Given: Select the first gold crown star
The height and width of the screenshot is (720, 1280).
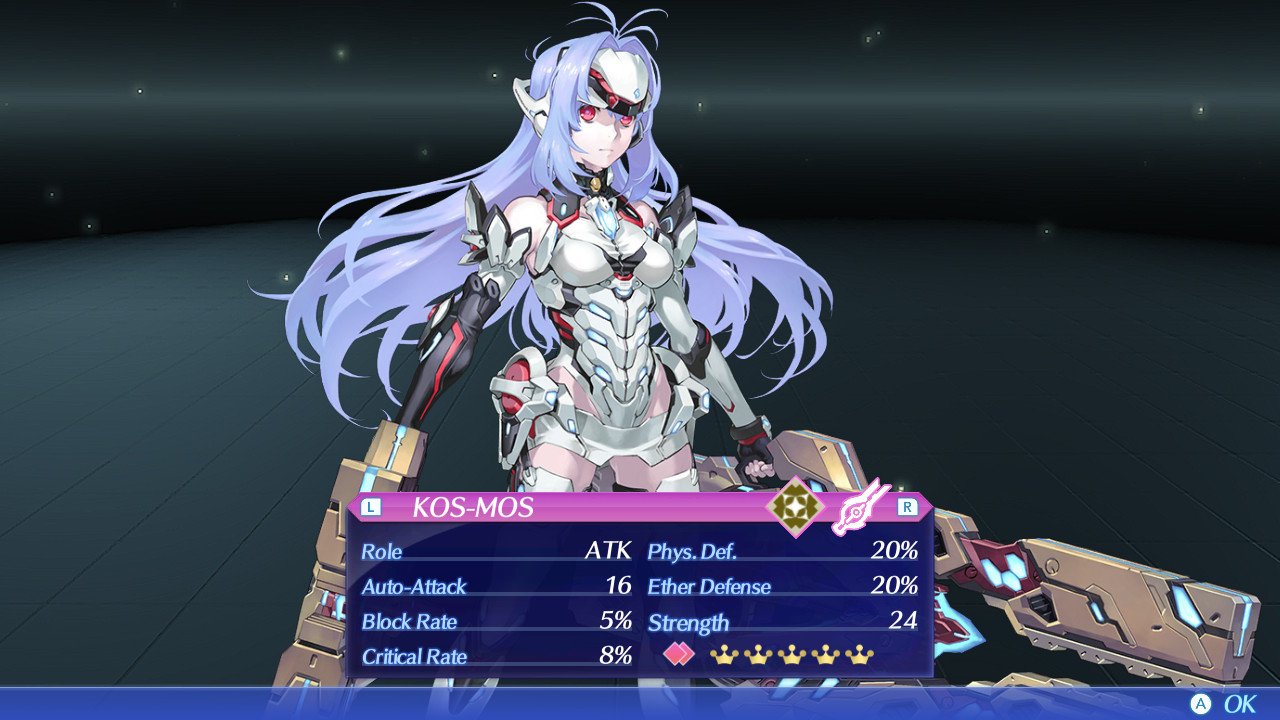Looking at the screenshot, I should [x=723, y=655].
